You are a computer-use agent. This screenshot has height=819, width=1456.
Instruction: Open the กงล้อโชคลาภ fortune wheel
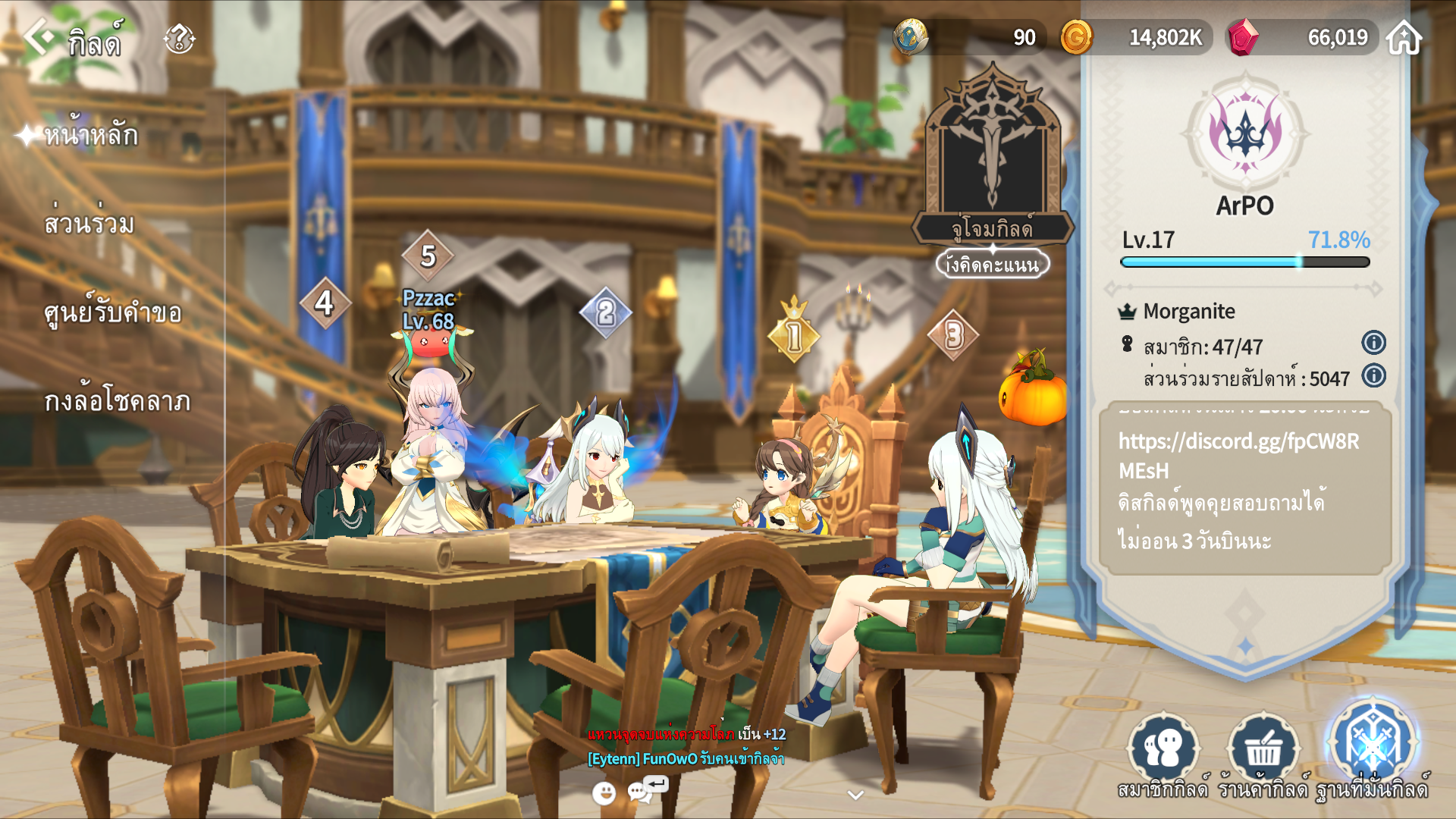pos(117,401)
